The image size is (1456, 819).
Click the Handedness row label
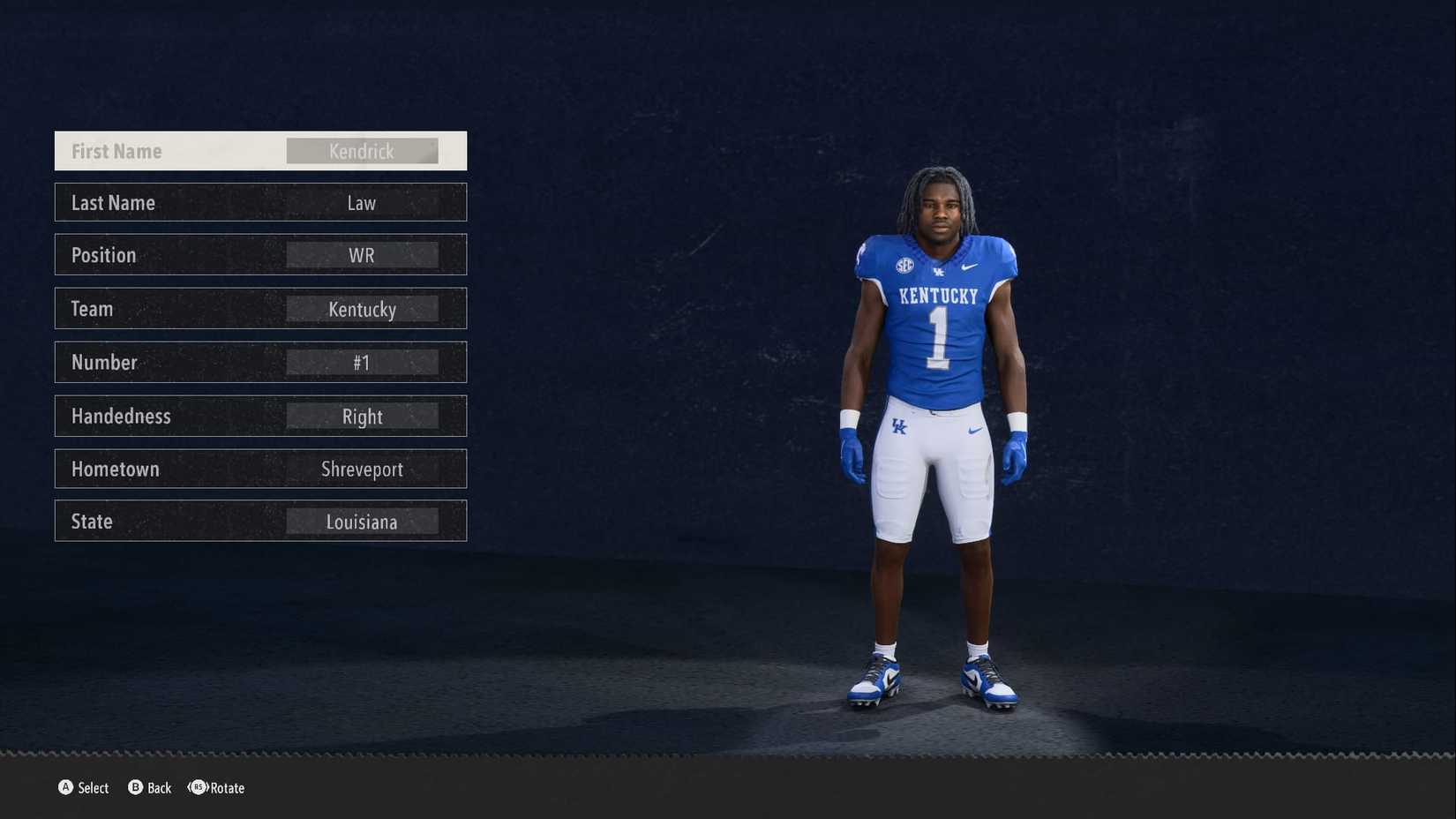pos(120,416)
